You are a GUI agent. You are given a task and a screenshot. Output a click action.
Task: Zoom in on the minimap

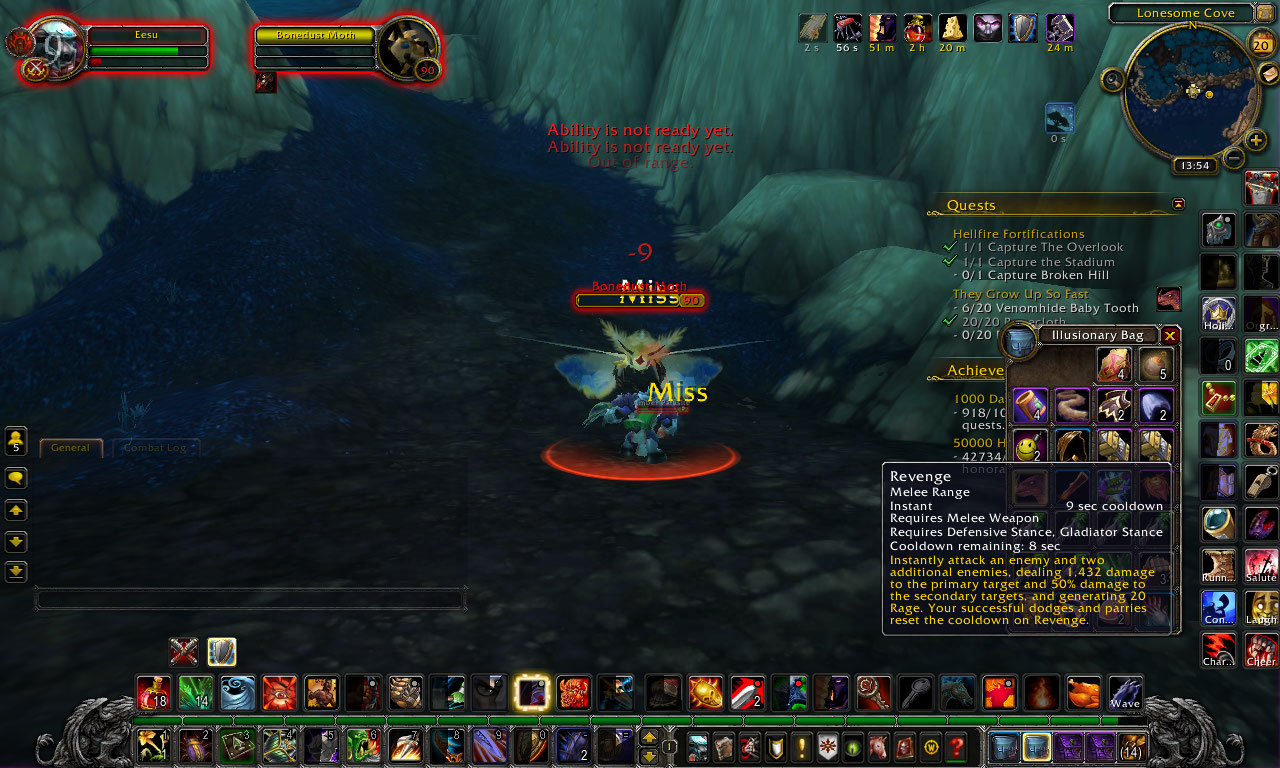click(1256, 140)
